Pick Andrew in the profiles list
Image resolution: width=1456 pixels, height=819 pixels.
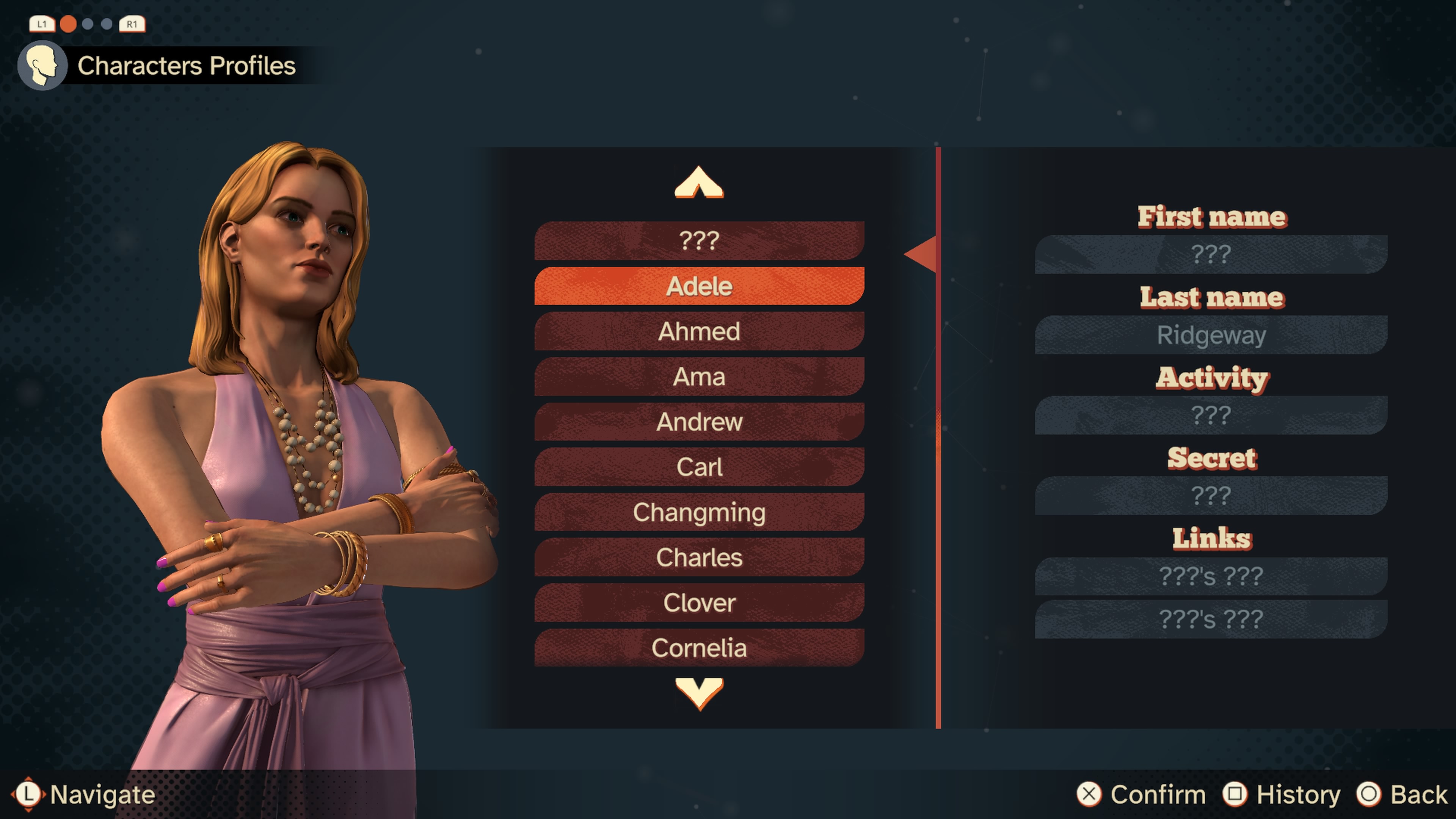[699, 422]
